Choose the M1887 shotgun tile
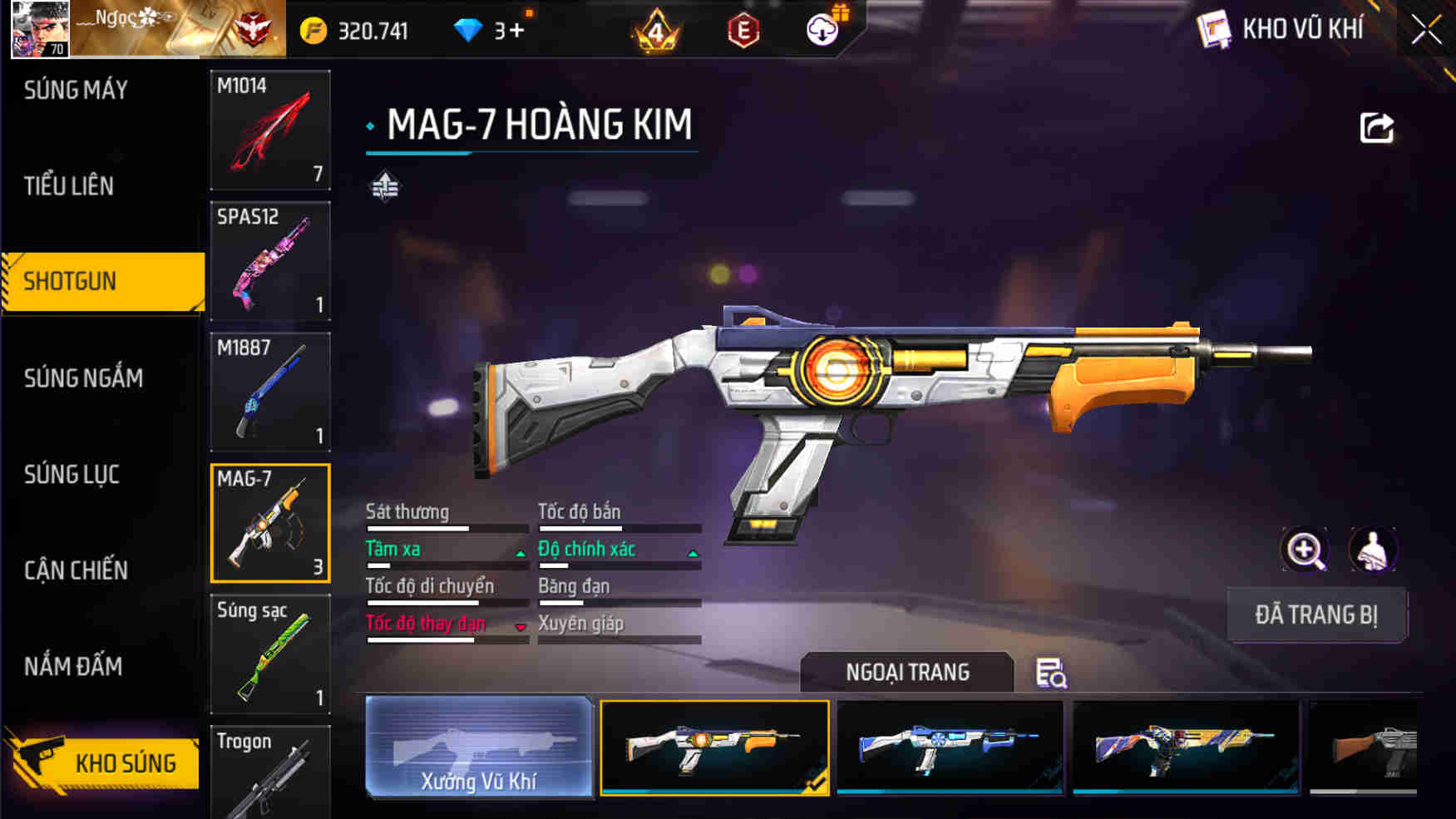This screenshot has height=819, width=1456. [270, 392]
